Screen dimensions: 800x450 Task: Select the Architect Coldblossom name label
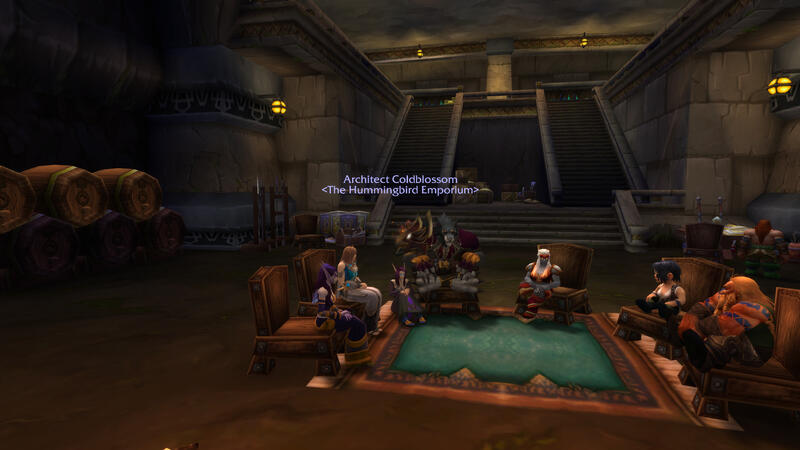400,179
